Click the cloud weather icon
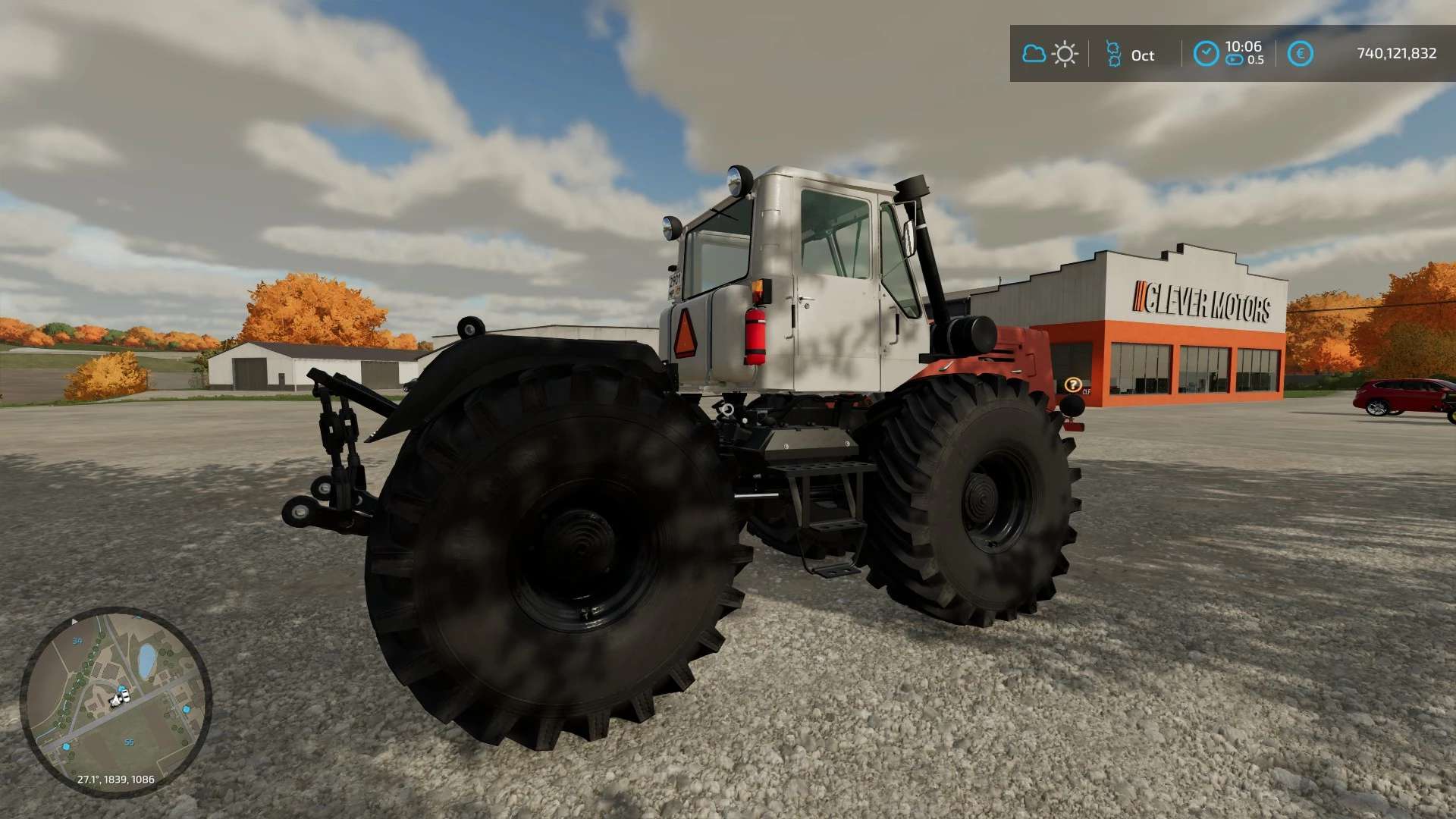Screen dimensions: 1456x819 (1034, 54)
